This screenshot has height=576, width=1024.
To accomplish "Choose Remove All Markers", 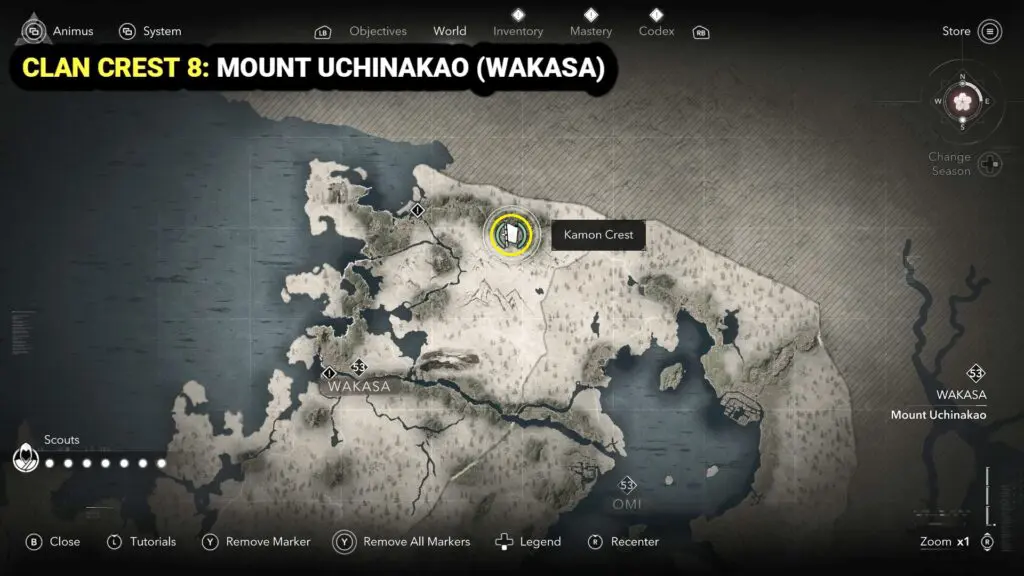I will pyautogui.click(x=402, y=542).
